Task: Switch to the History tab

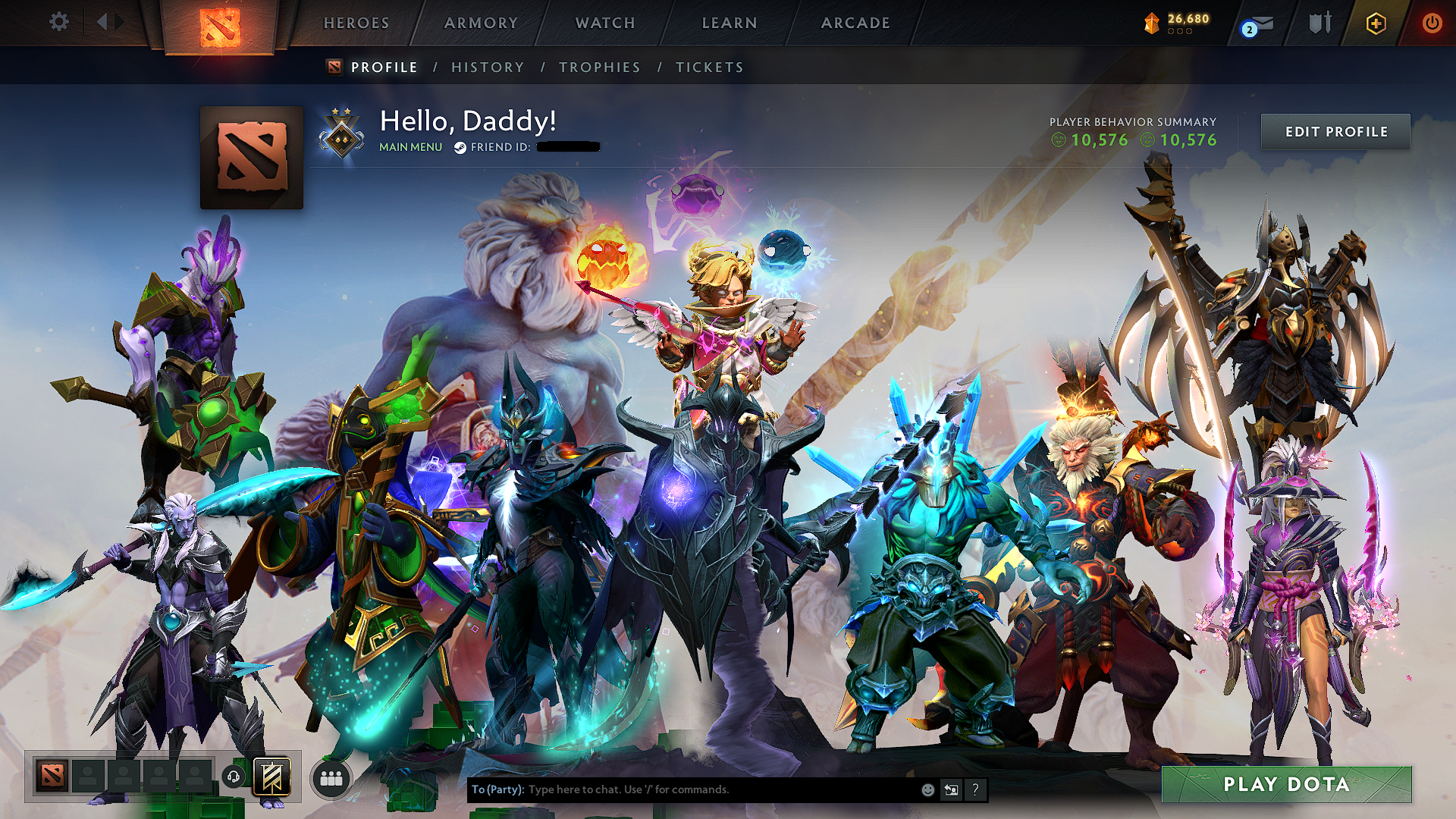Action: (488, 67)
